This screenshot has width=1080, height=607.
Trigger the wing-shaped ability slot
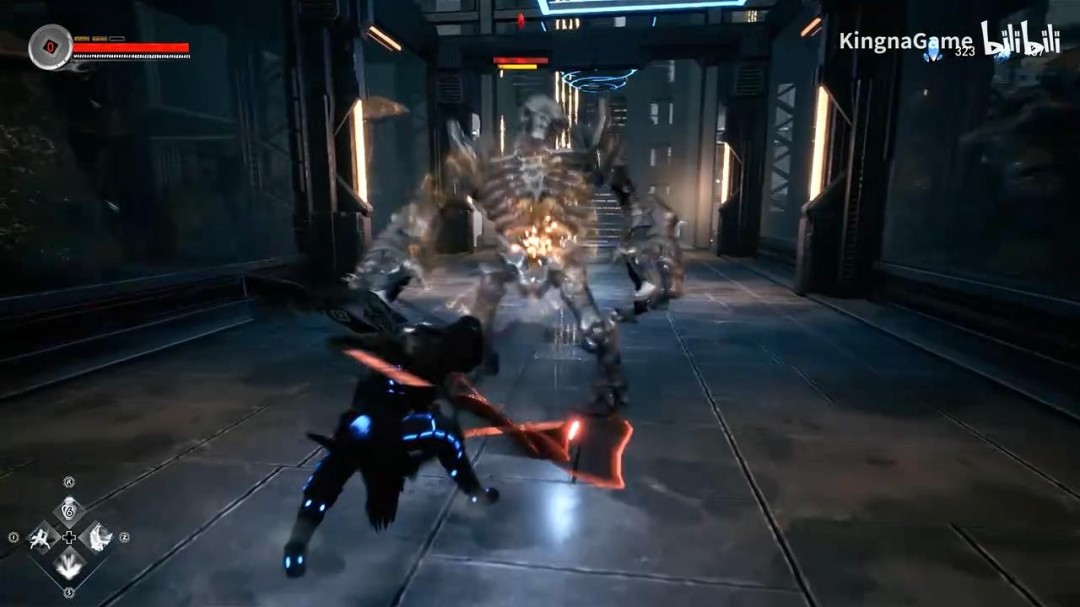(x=97, y=538)
